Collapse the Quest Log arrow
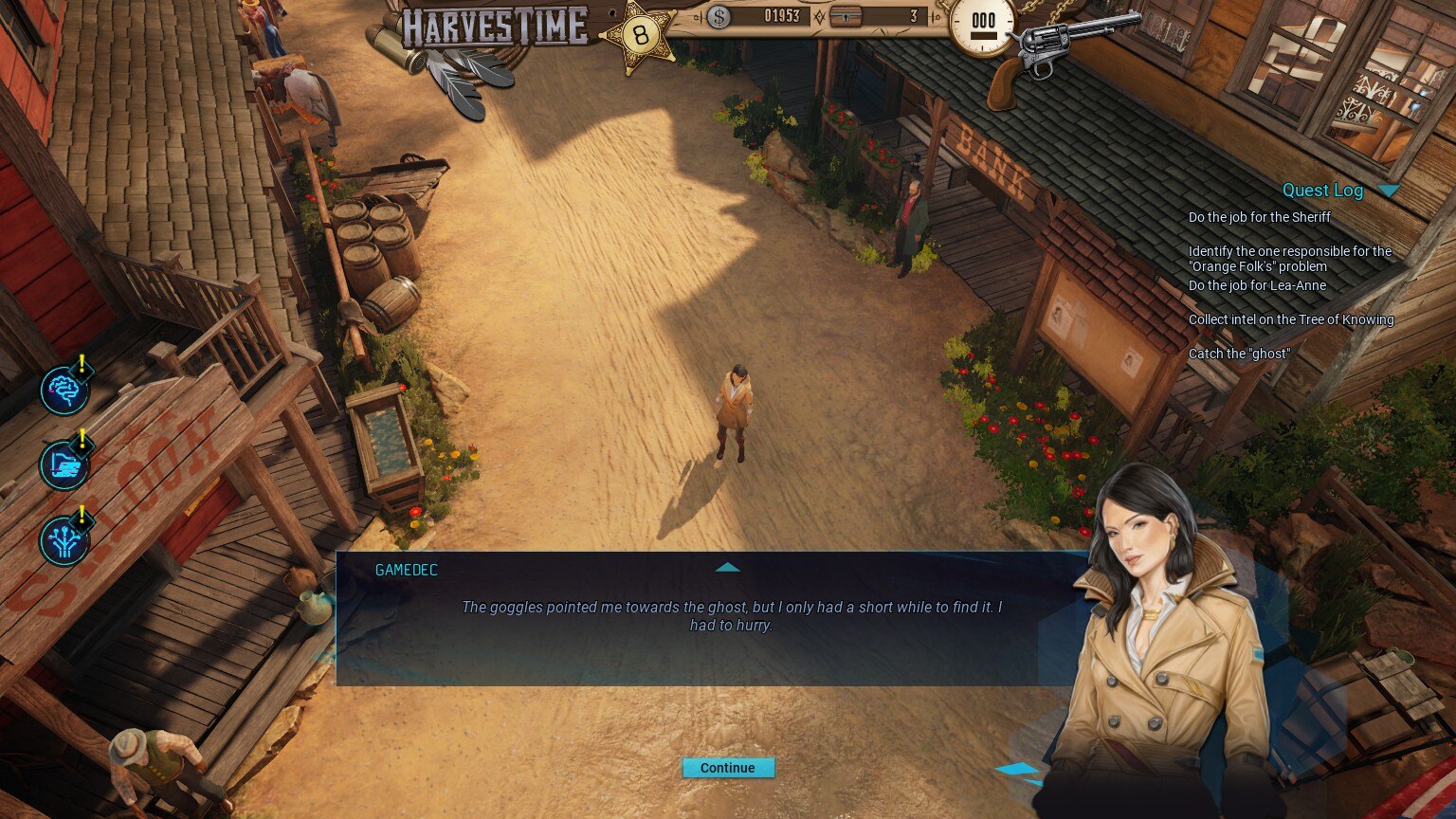The height and width of the screenshot is (819, 1456). tap(1389, 191)
